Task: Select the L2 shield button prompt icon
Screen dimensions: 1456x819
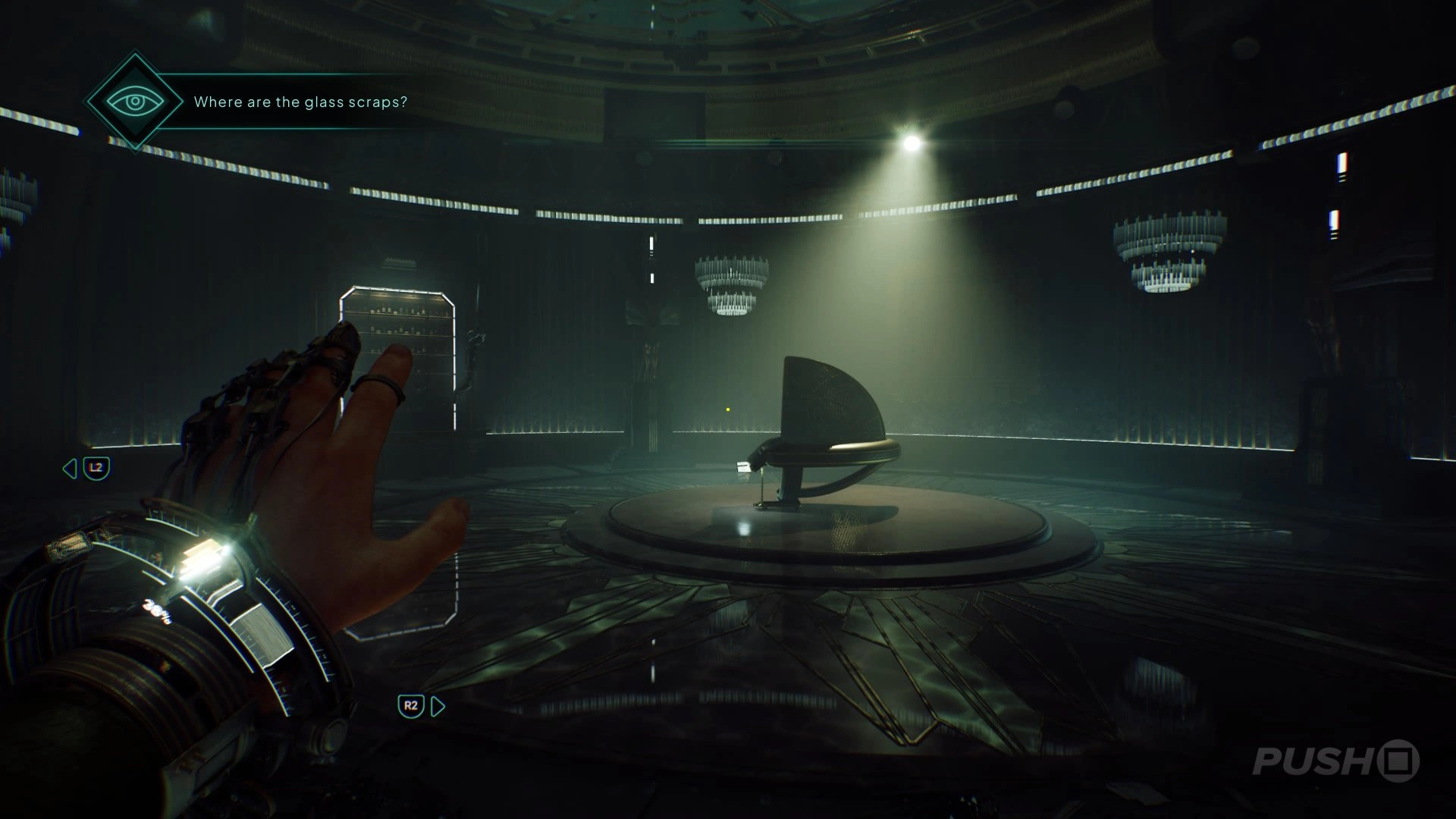Action: [97, 467]
